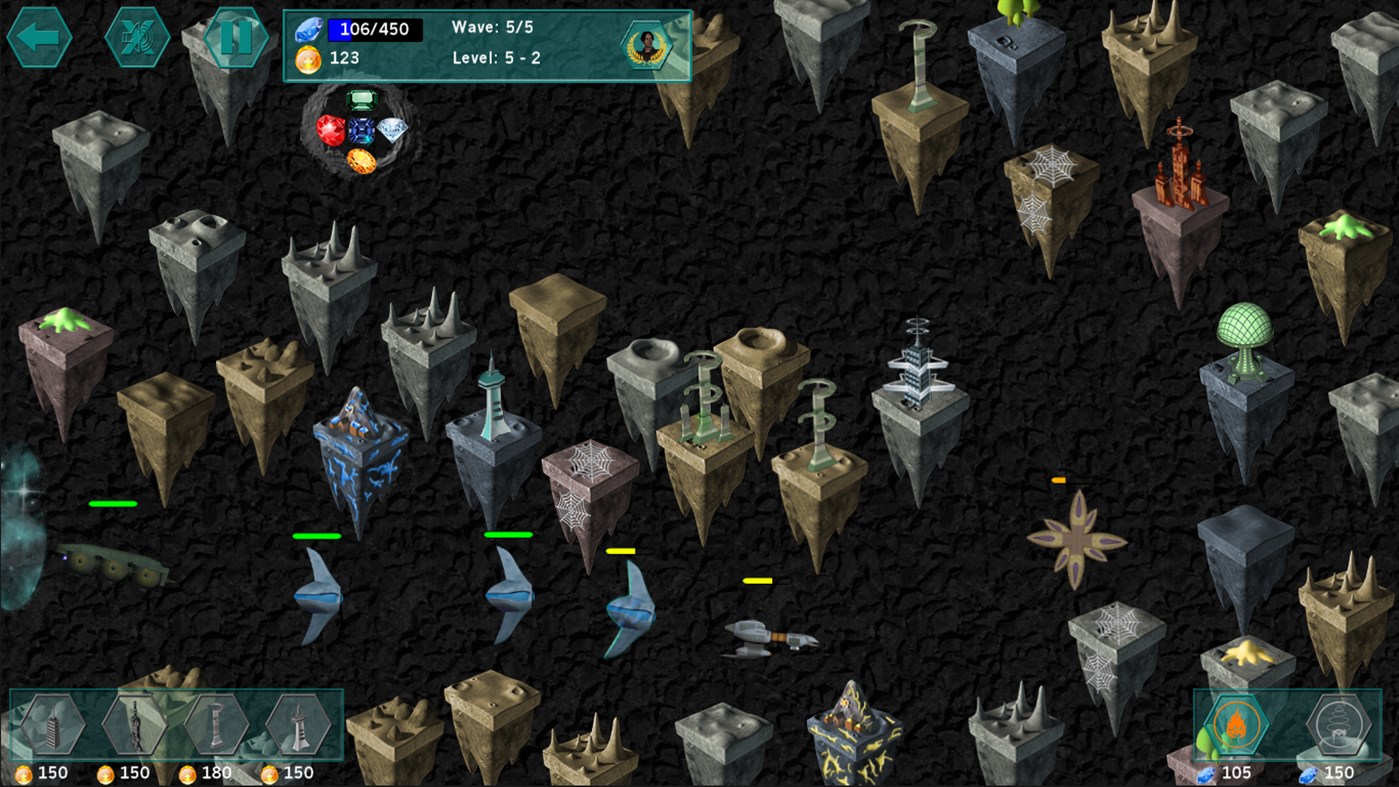1399x787 pixels.
Task: Select the green emerald in the gem mine
Action: pyautogui.click(x=361, y=100)
